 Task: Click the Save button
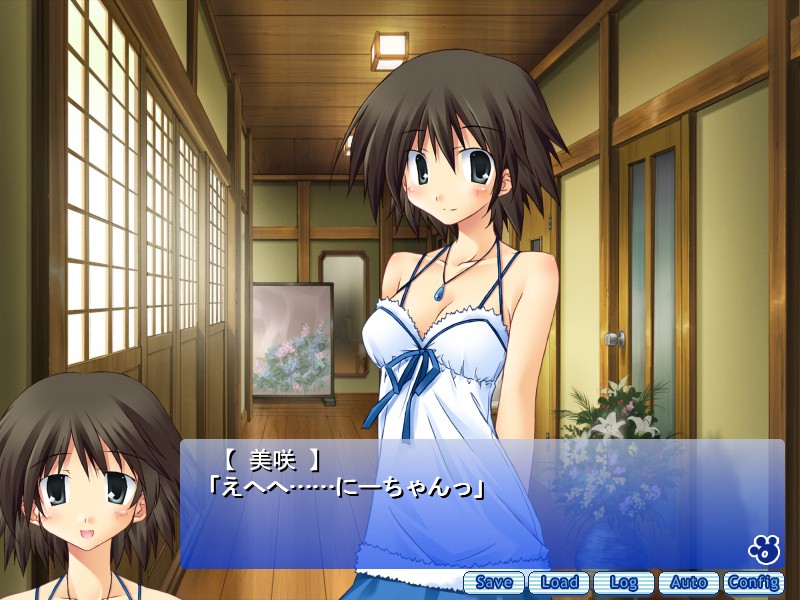(x=494, y=582)
